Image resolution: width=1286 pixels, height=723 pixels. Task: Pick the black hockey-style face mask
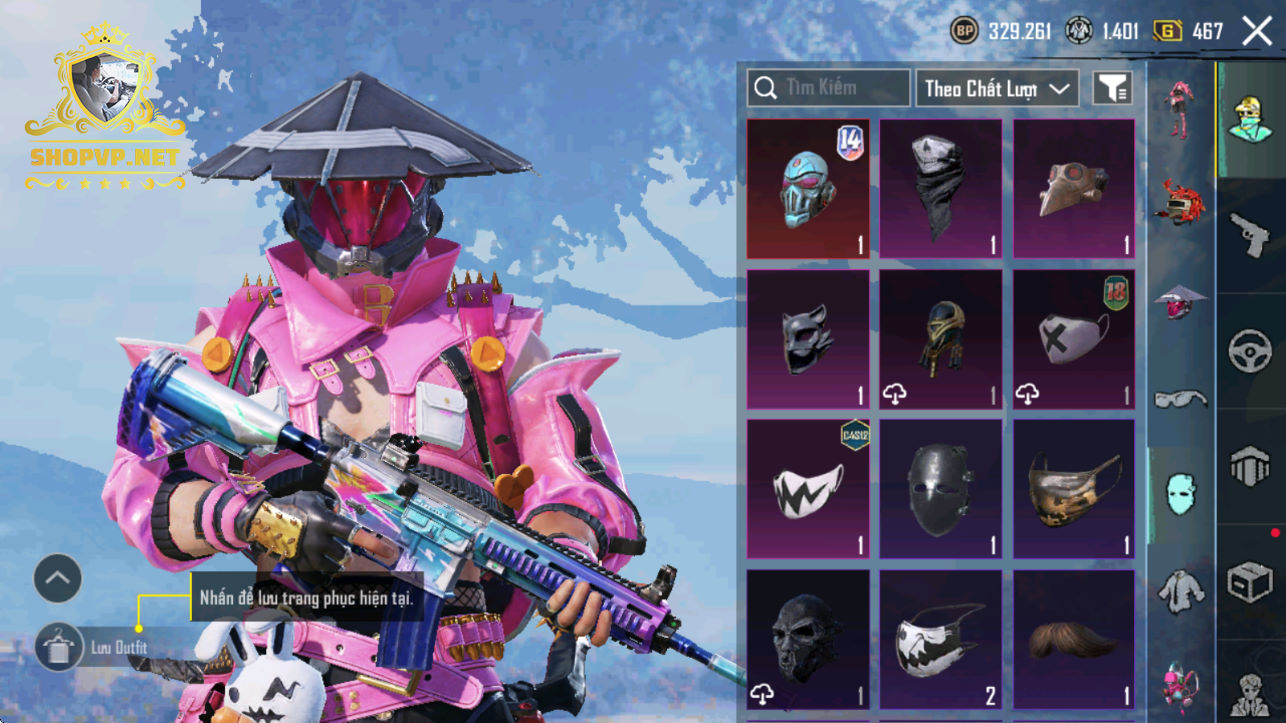tap(940, 489)
